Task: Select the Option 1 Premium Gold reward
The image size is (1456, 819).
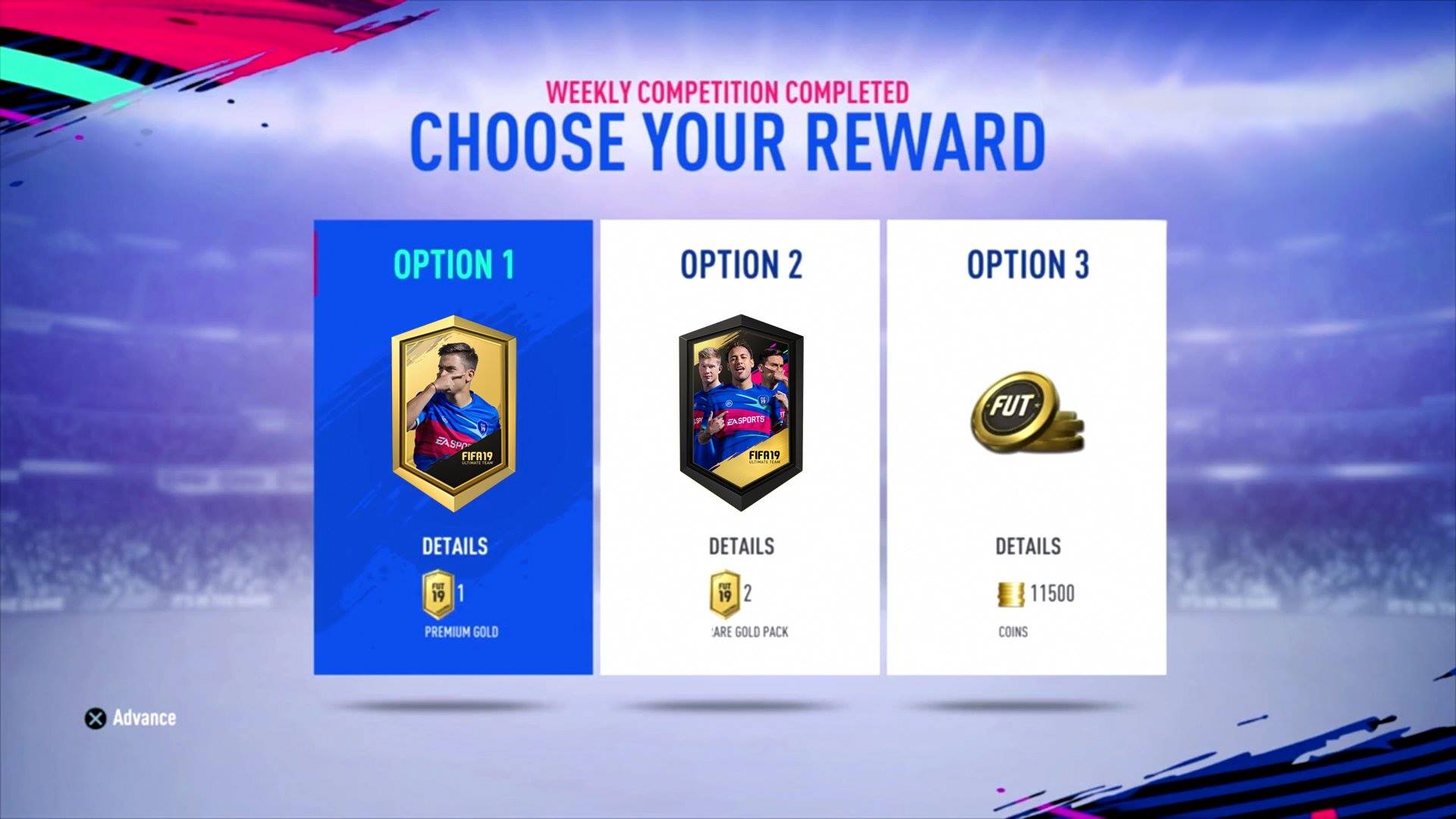Action: pyautogui.click(x=453, y=447)
